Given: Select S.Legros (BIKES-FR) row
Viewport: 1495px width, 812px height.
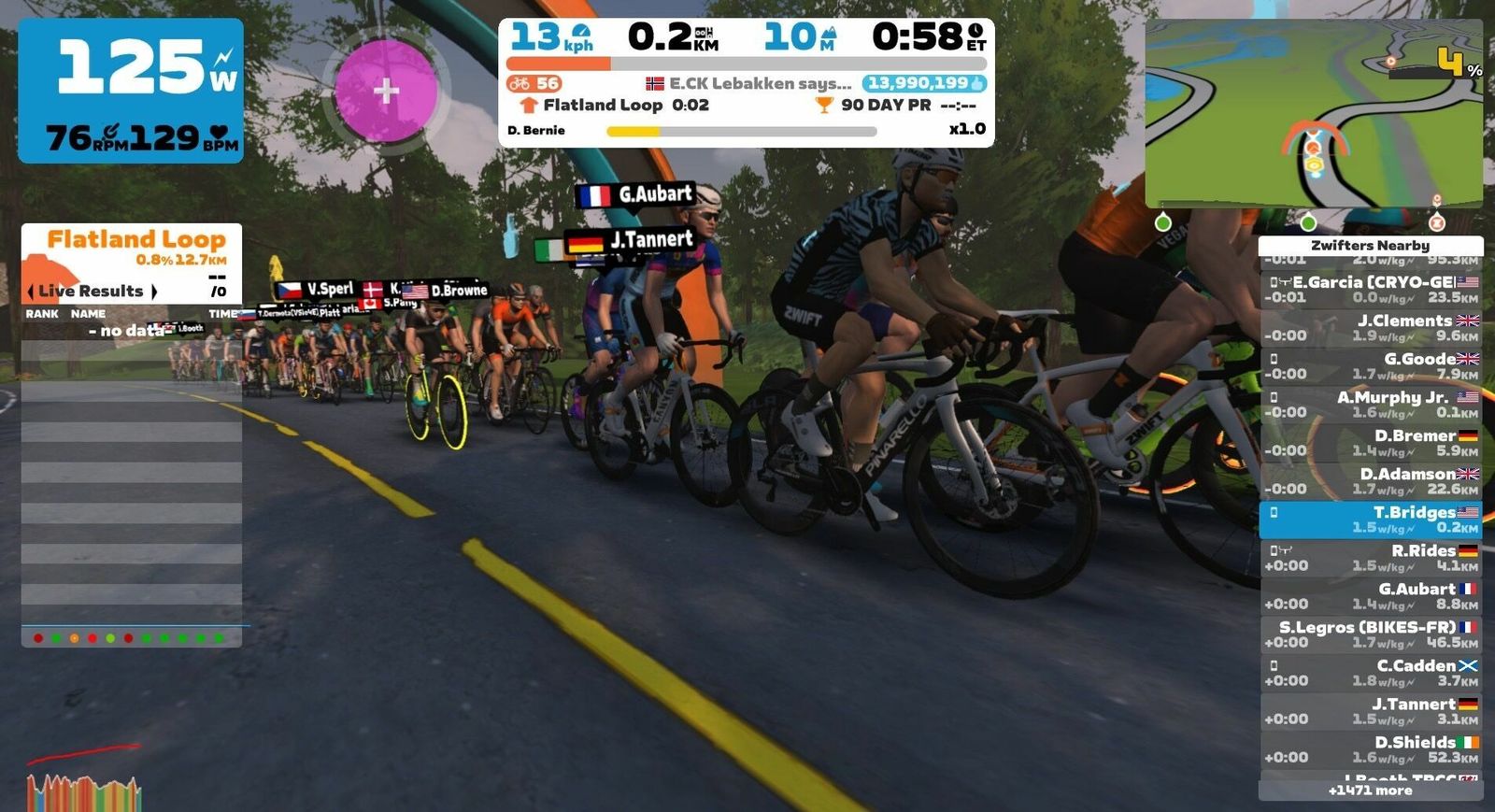Looking at the screenshot, I should (1370, 634).
